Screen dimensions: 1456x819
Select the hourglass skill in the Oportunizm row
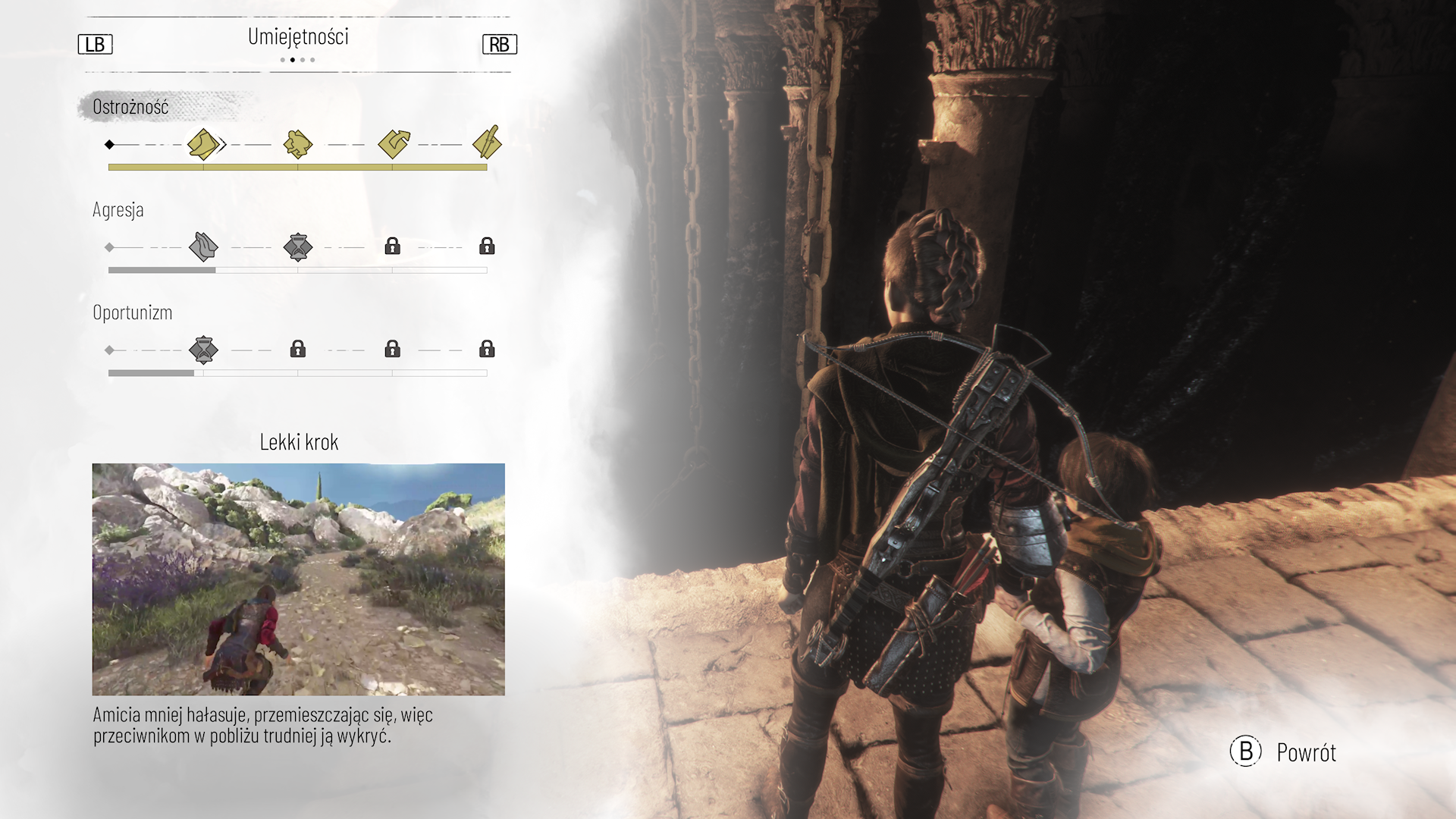click(x=203, y=350)
